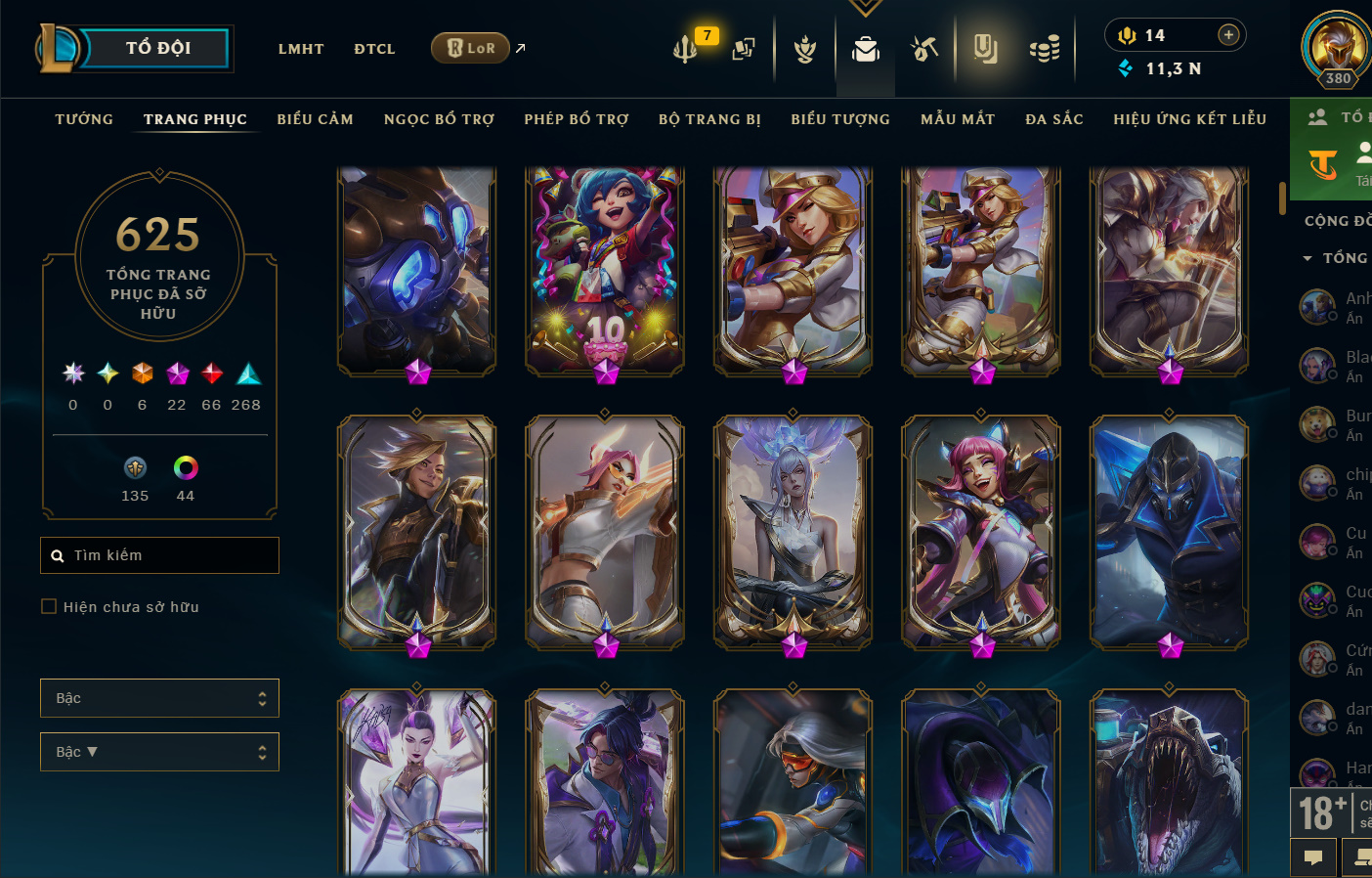Select the NGỌC BỔ TRỢ tab
The height and width of the screenshot is (878, 1372).
coord(439,119)
